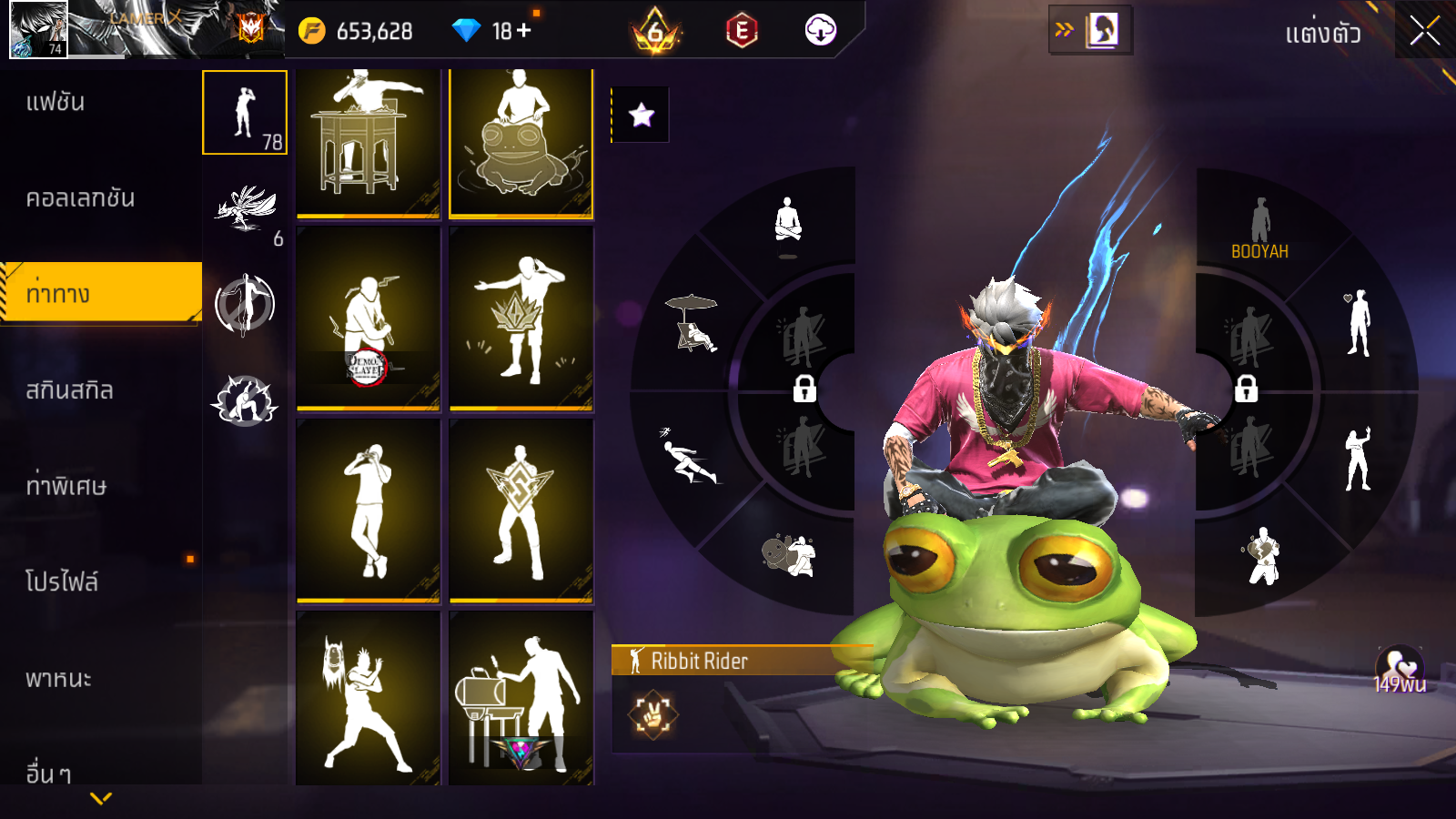The height and width of the screenshot is (819, 1456).
Task: Close the dress-up screen with X
Action: [x=1424, y=32]
